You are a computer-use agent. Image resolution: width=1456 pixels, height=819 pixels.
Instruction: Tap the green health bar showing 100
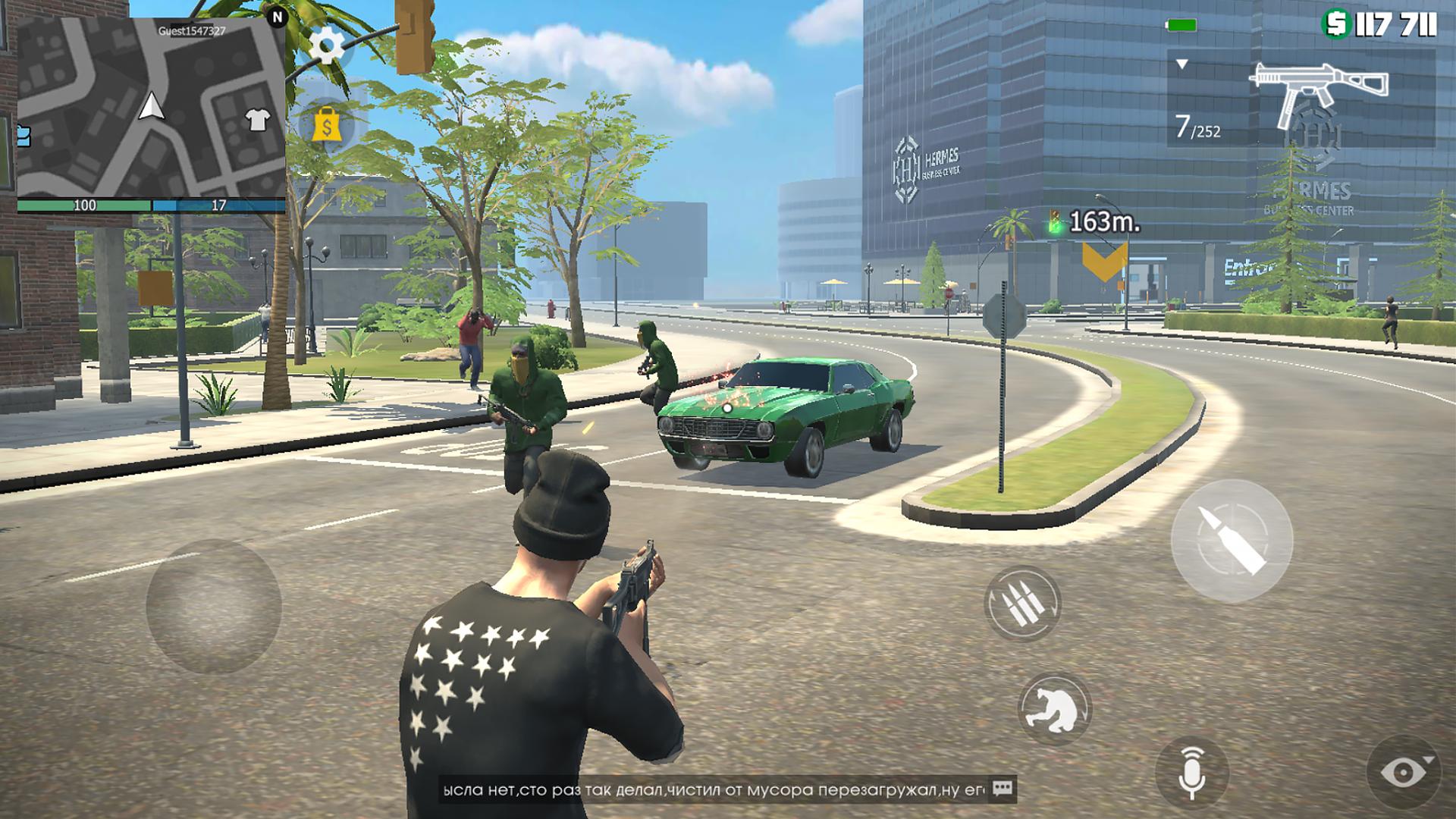pos(86,204)
